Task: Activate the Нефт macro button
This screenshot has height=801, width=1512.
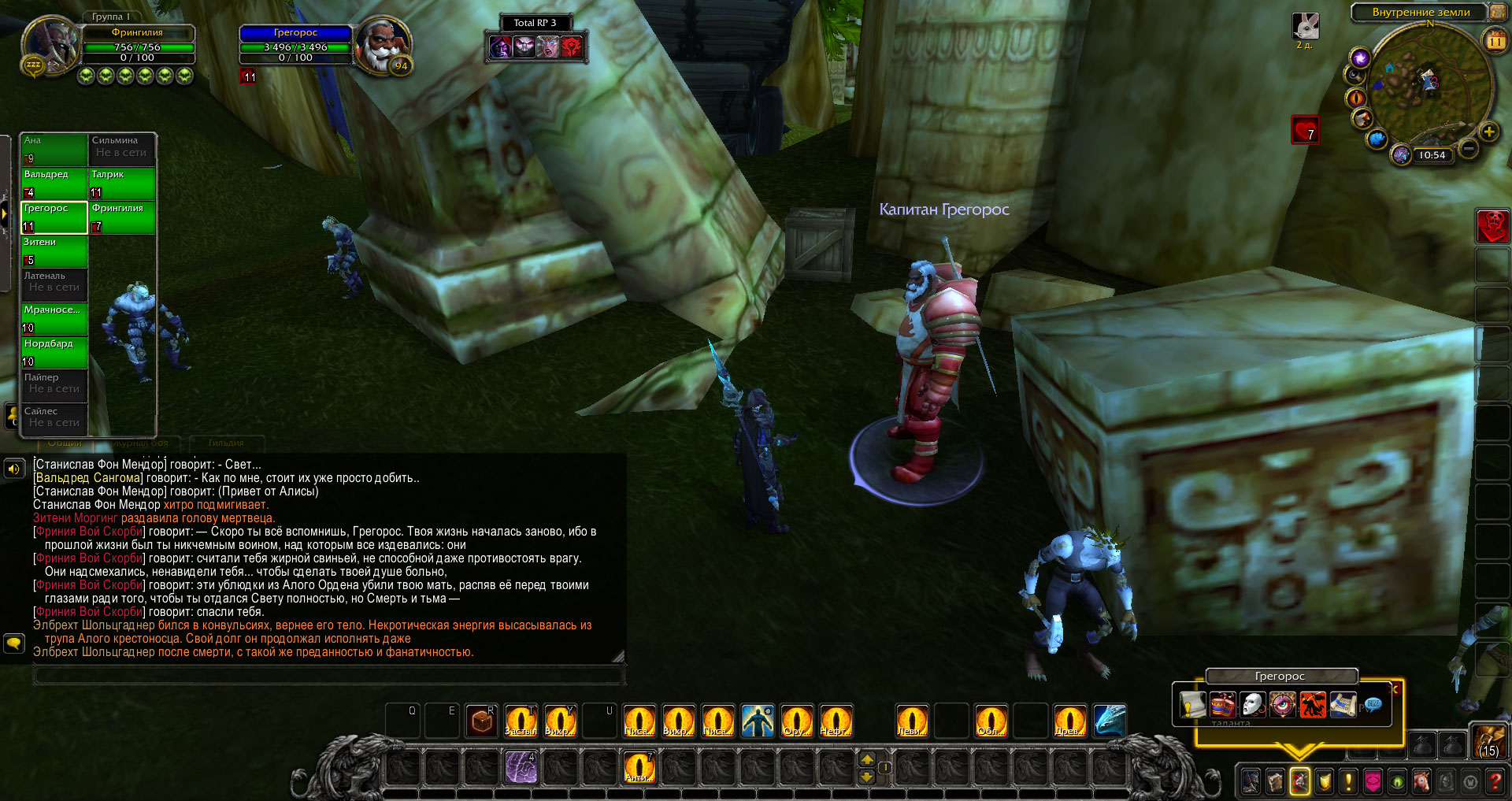Action: pos(836,721)
